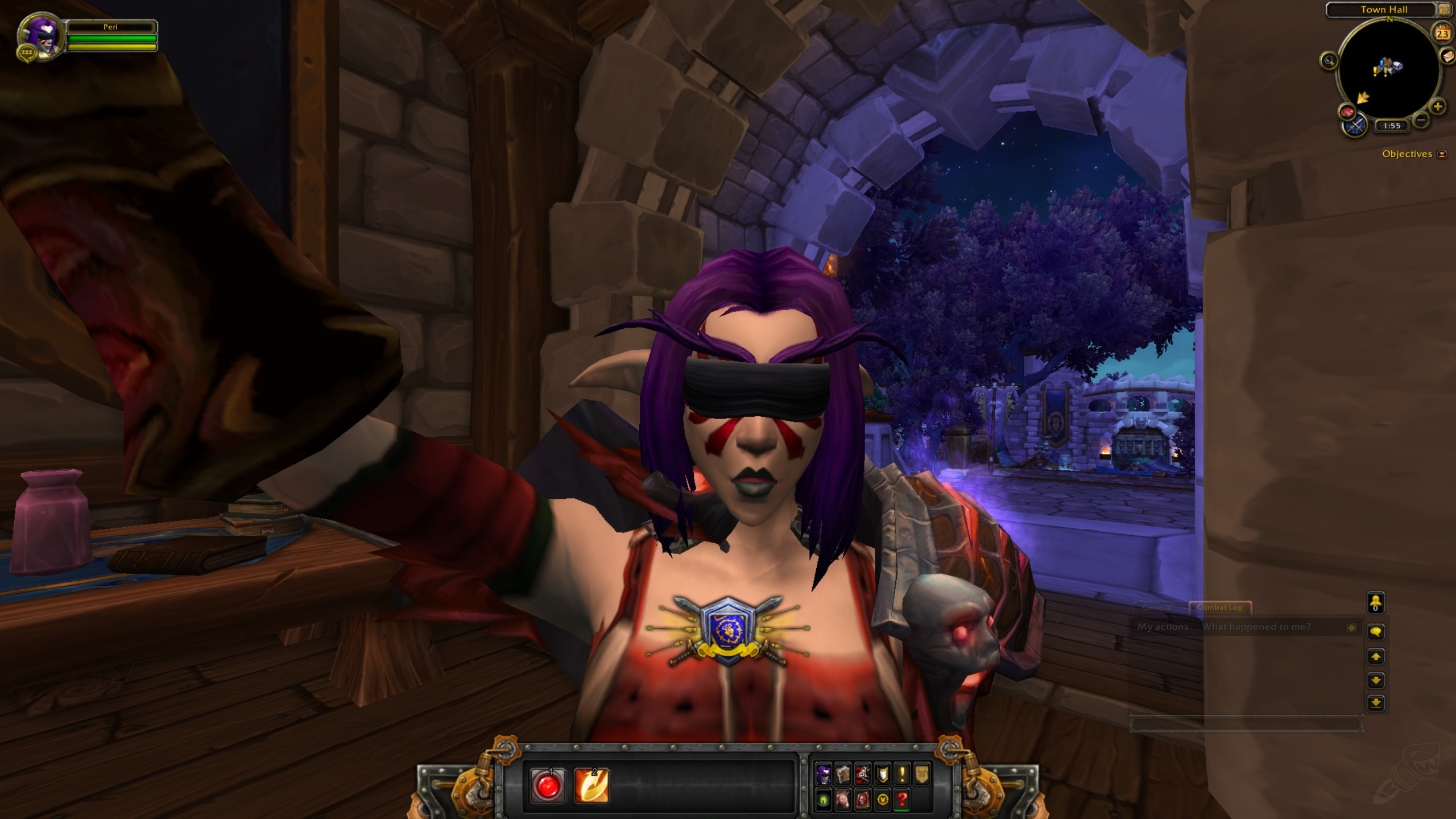This screenshot has height=819, width=1456.
Task: Select the Combat Log chat tab
Action: coord(1219,607)
